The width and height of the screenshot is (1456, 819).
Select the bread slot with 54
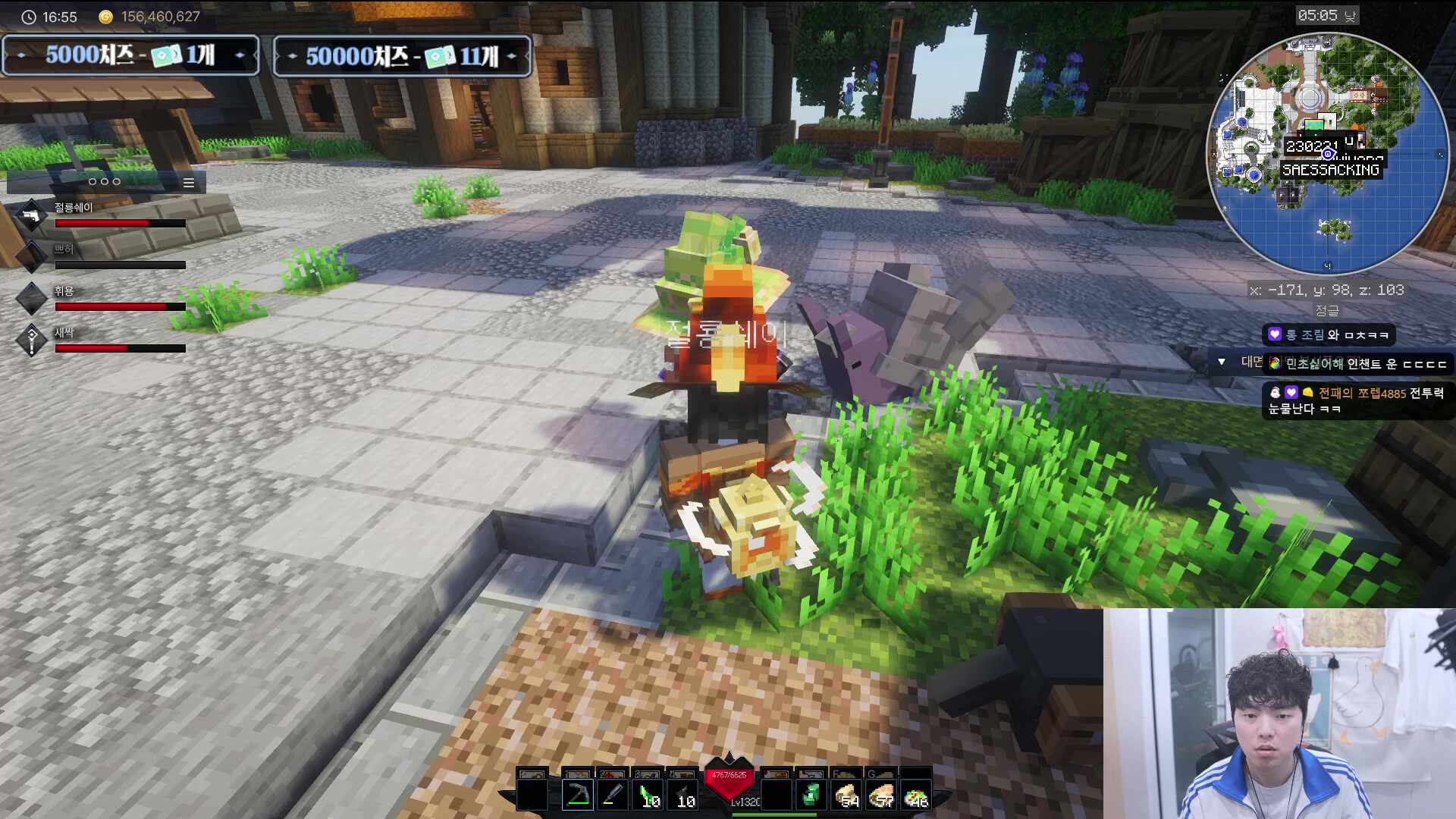[846, 795]
